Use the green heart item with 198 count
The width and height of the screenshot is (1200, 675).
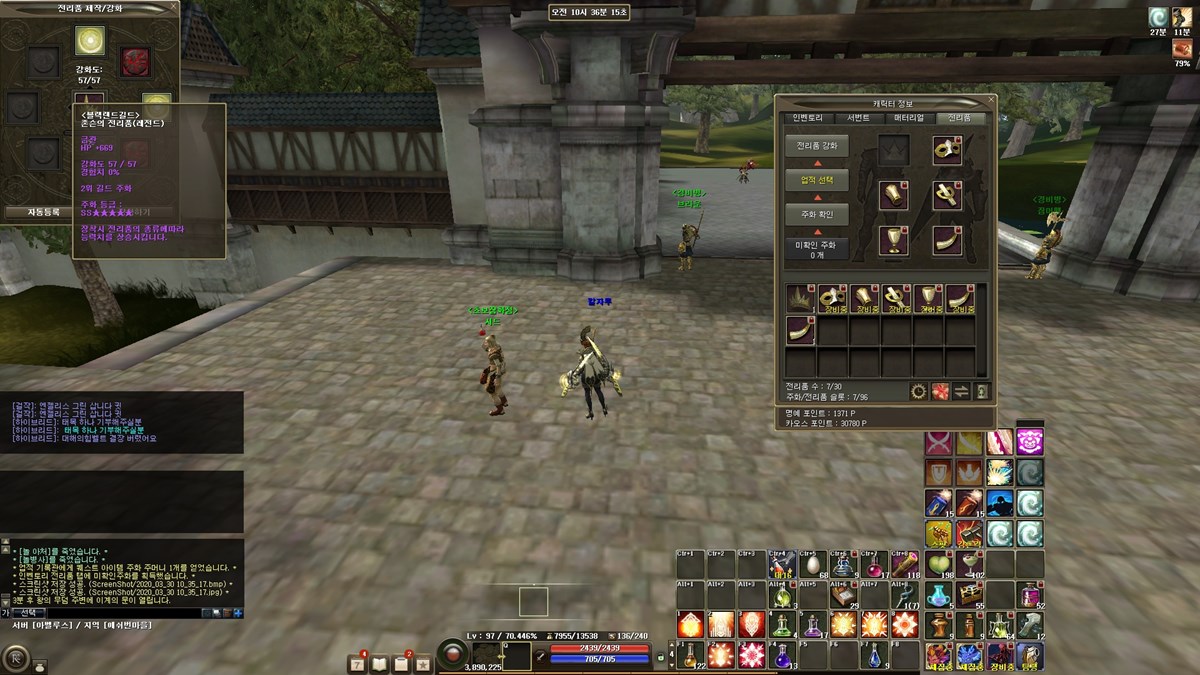click(938, 564)
